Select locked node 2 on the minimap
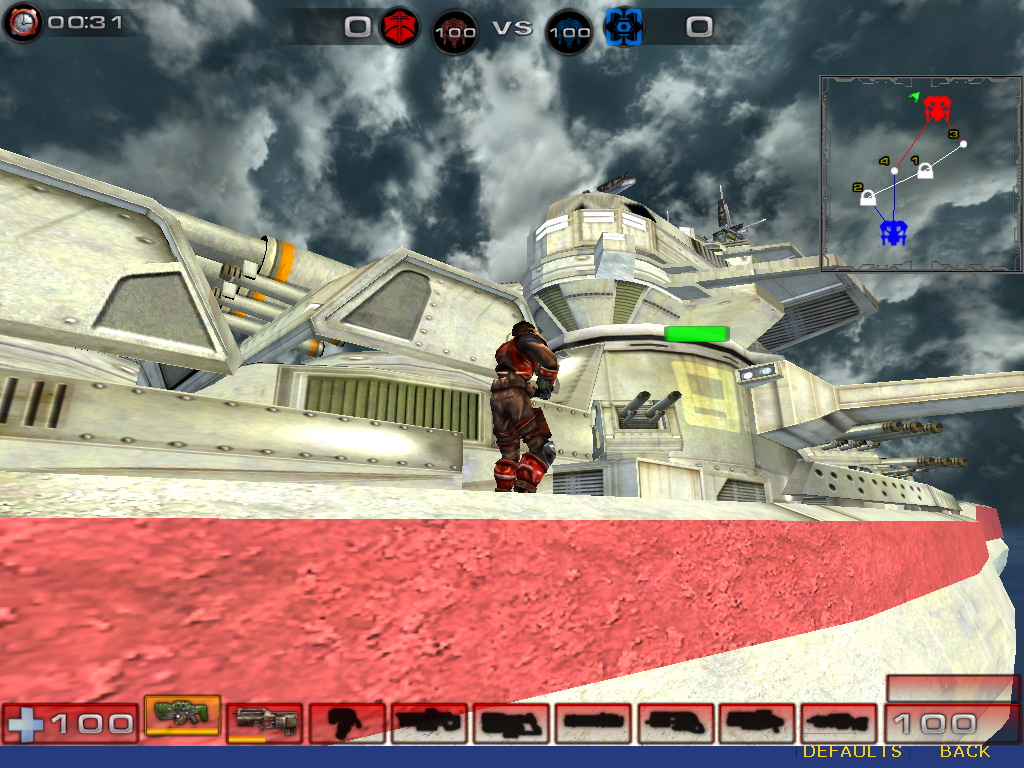Image resolution: width=1024 pixels, height=768 pixels. click(870, 197)
